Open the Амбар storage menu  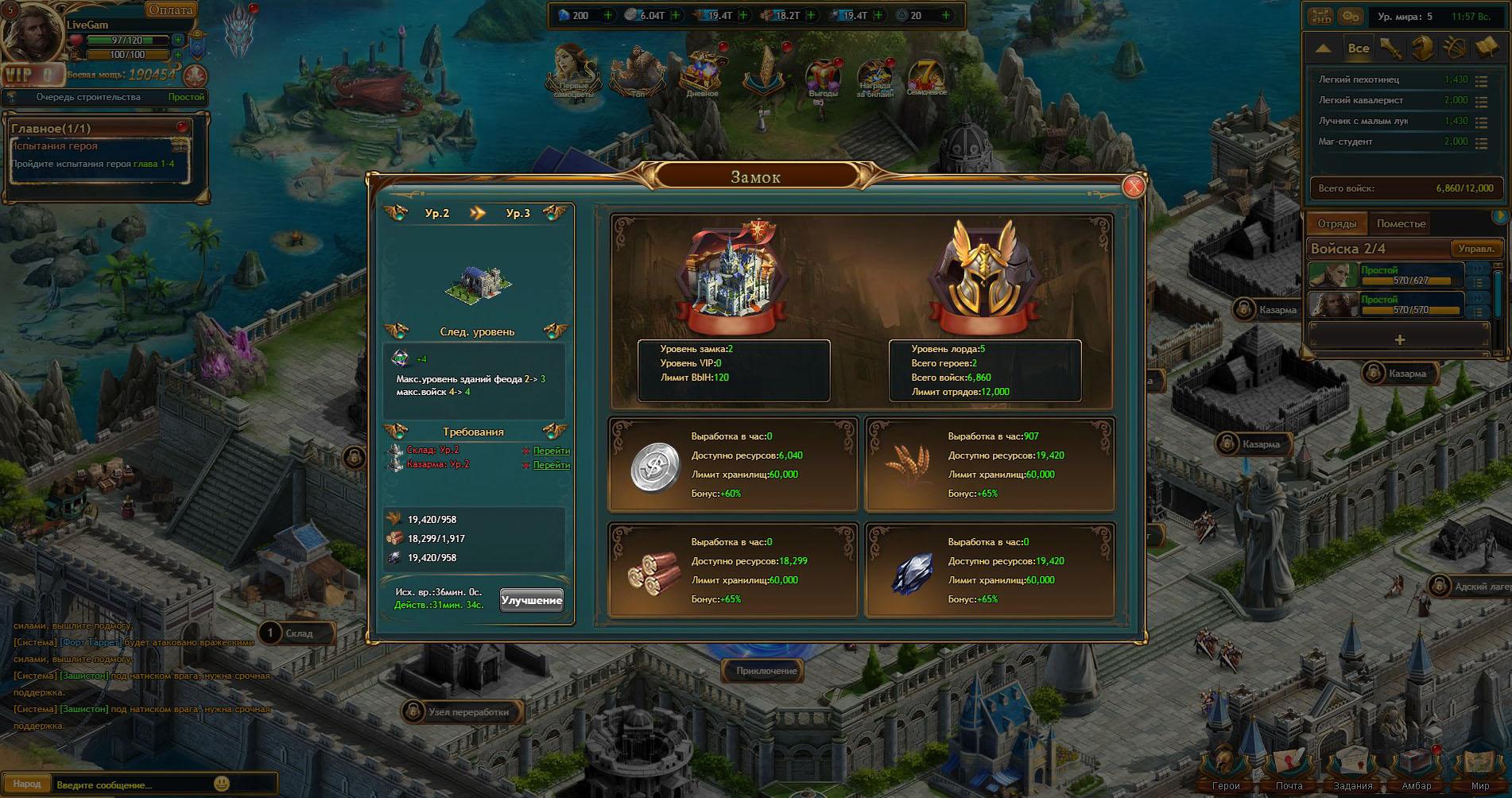[1417, 769]
